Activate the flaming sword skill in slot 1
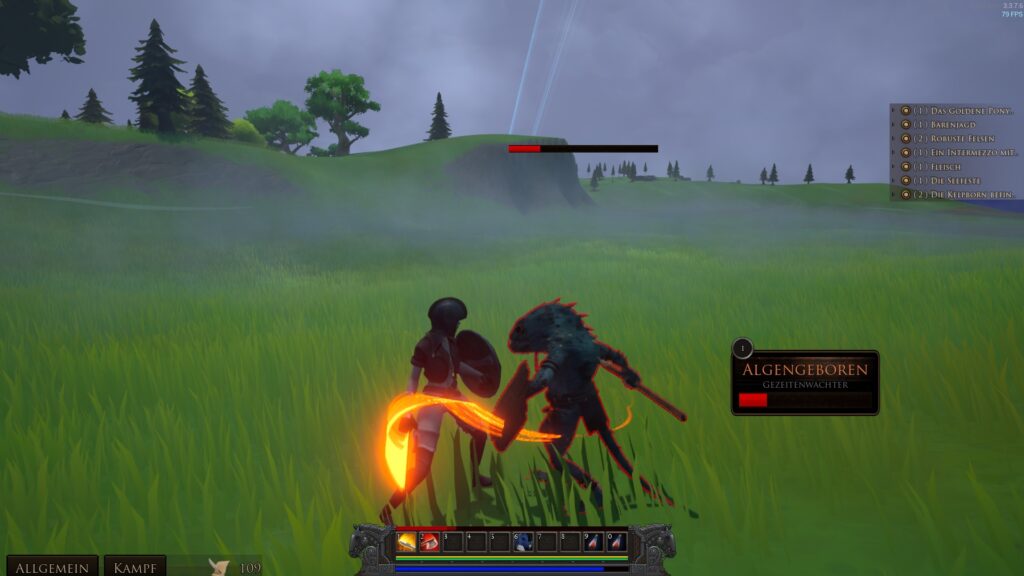 [x=407, y=542]
